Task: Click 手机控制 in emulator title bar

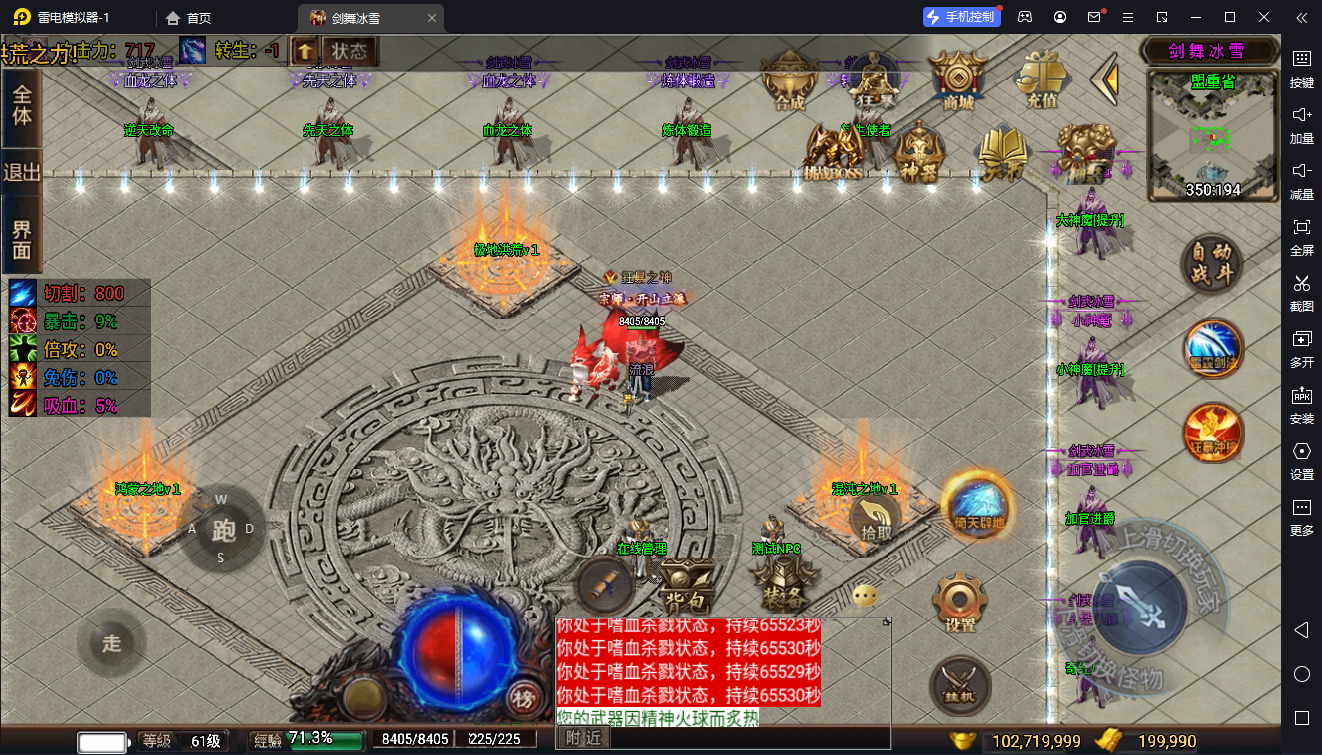Action: 960,17
